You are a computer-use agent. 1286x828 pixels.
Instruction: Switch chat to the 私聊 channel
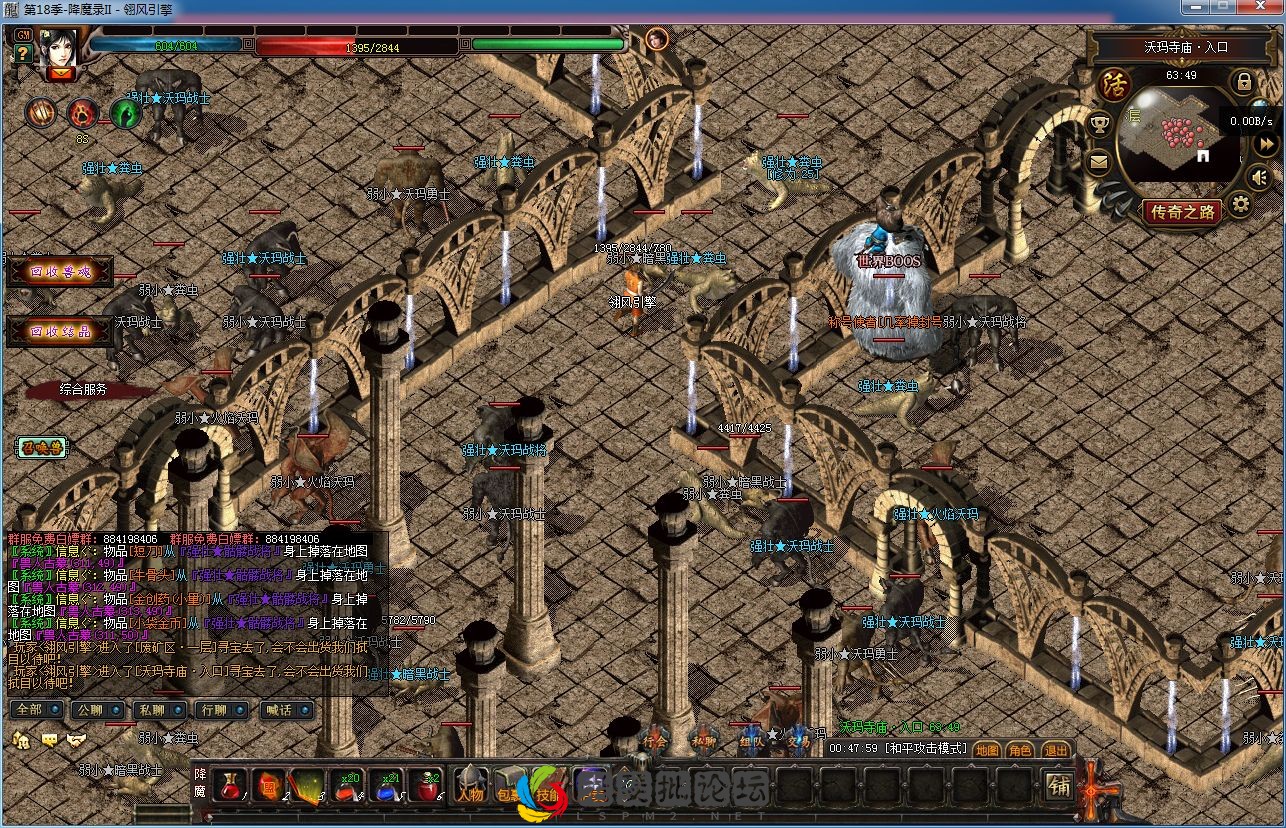151,710
